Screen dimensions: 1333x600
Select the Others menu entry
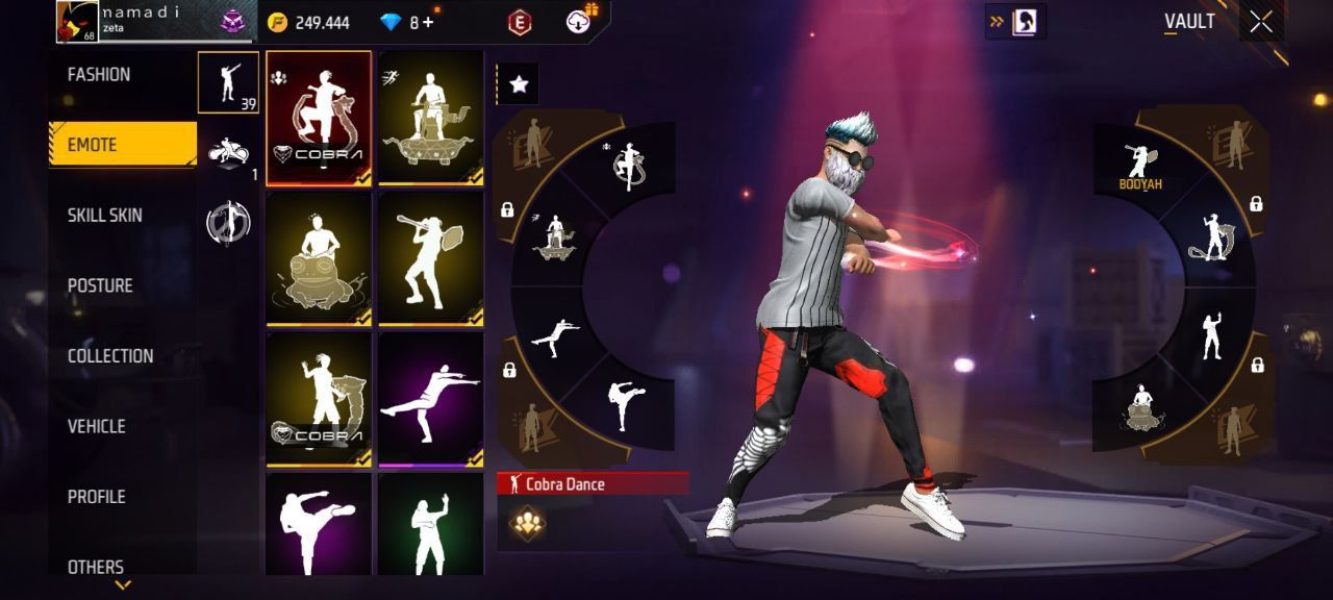tap(96, 566)
